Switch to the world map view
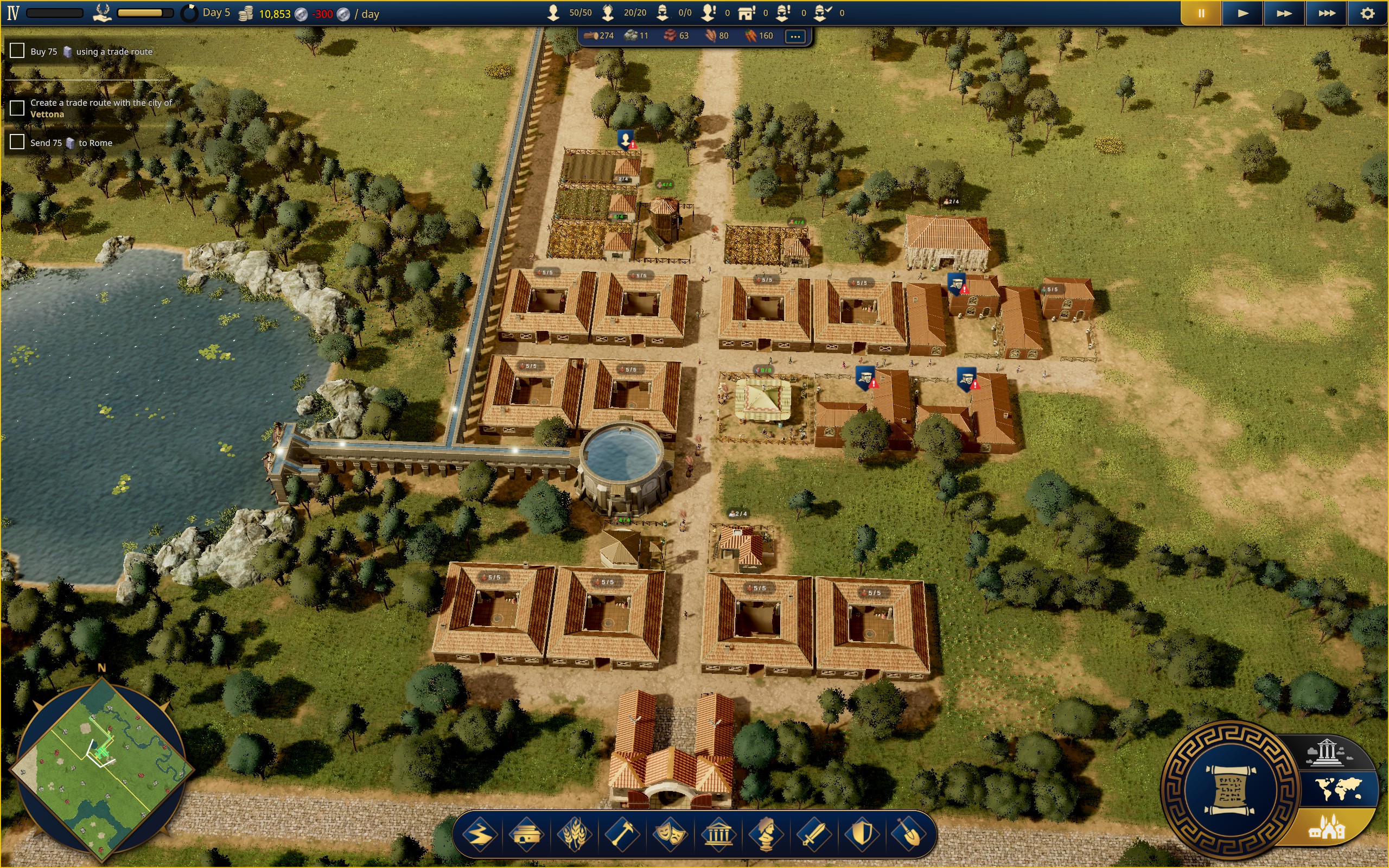The width and height of the screenshot is (1389, 868). 1339,789
